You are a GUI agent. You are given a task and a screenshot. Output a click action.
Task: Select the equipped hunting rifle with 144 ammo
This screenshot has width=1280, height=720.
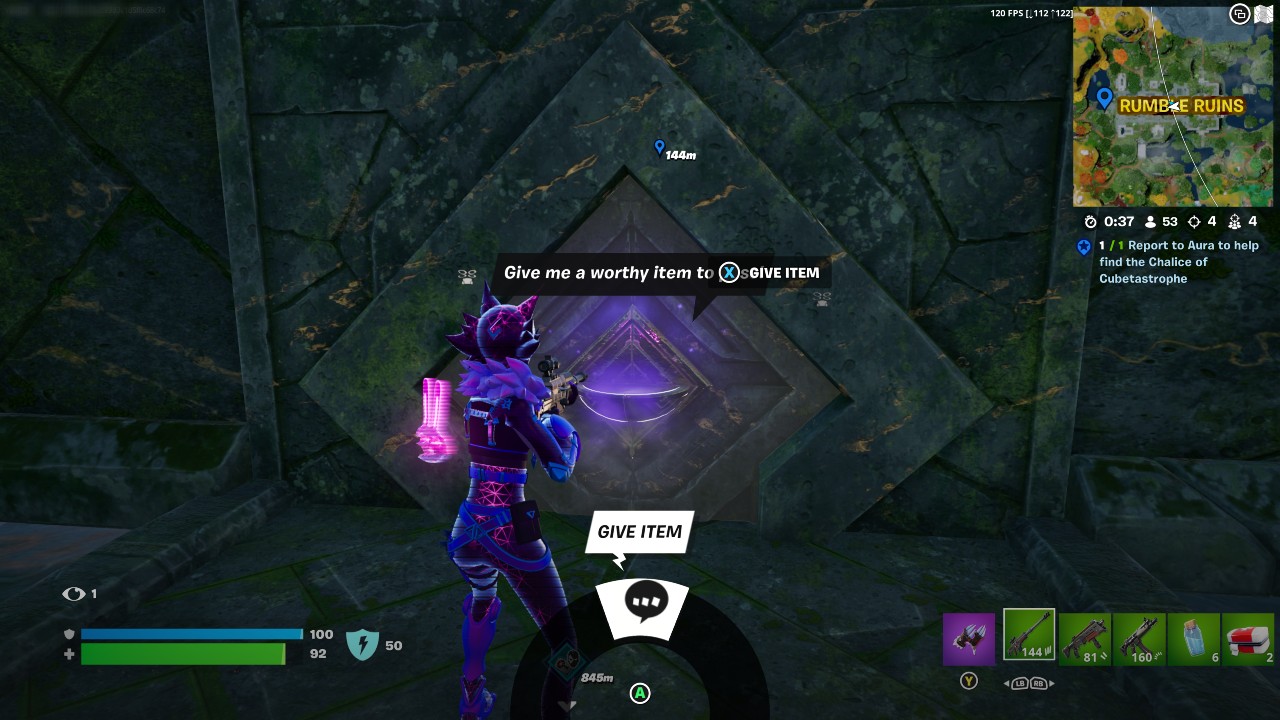(x=1028, y=636)
